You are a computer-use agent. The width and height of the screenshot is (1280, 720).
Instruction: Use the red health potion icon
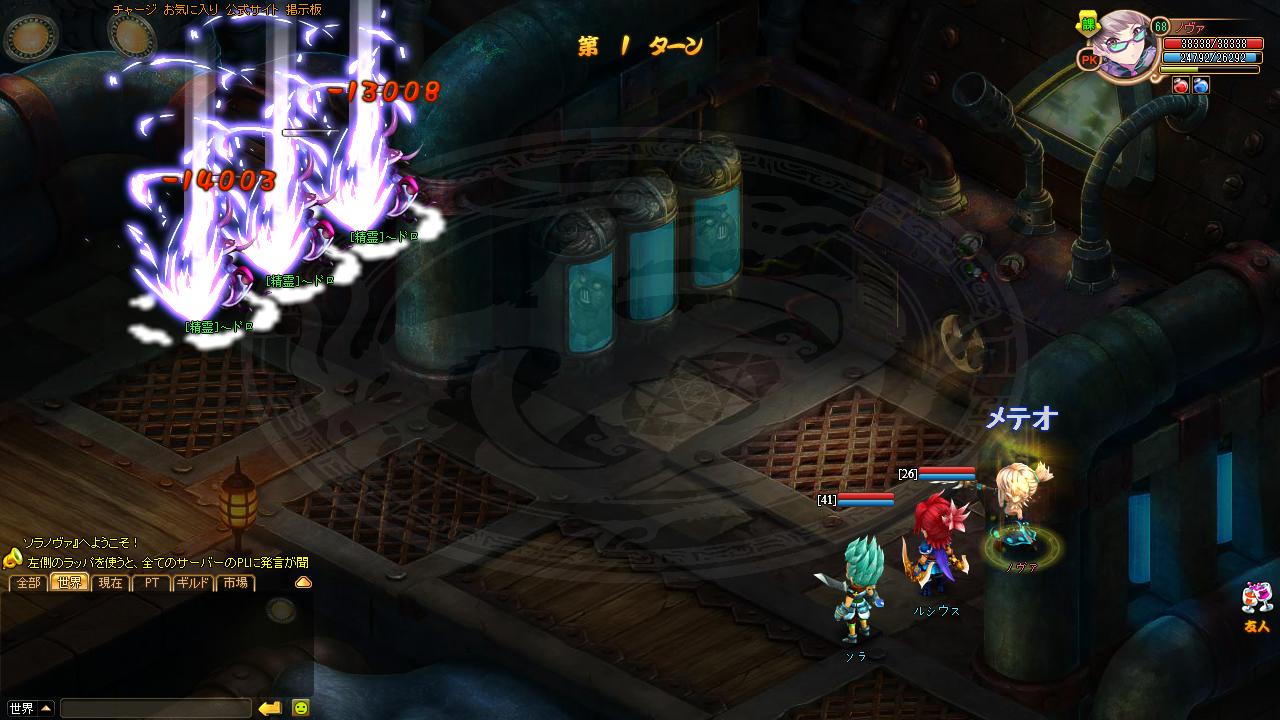click(1180, 86)
